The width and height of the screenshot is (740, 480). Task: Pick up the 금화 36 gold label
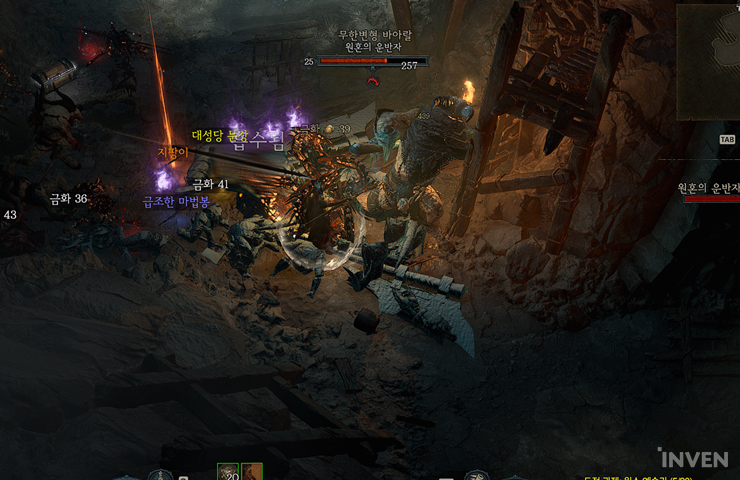tap(68, 199)
